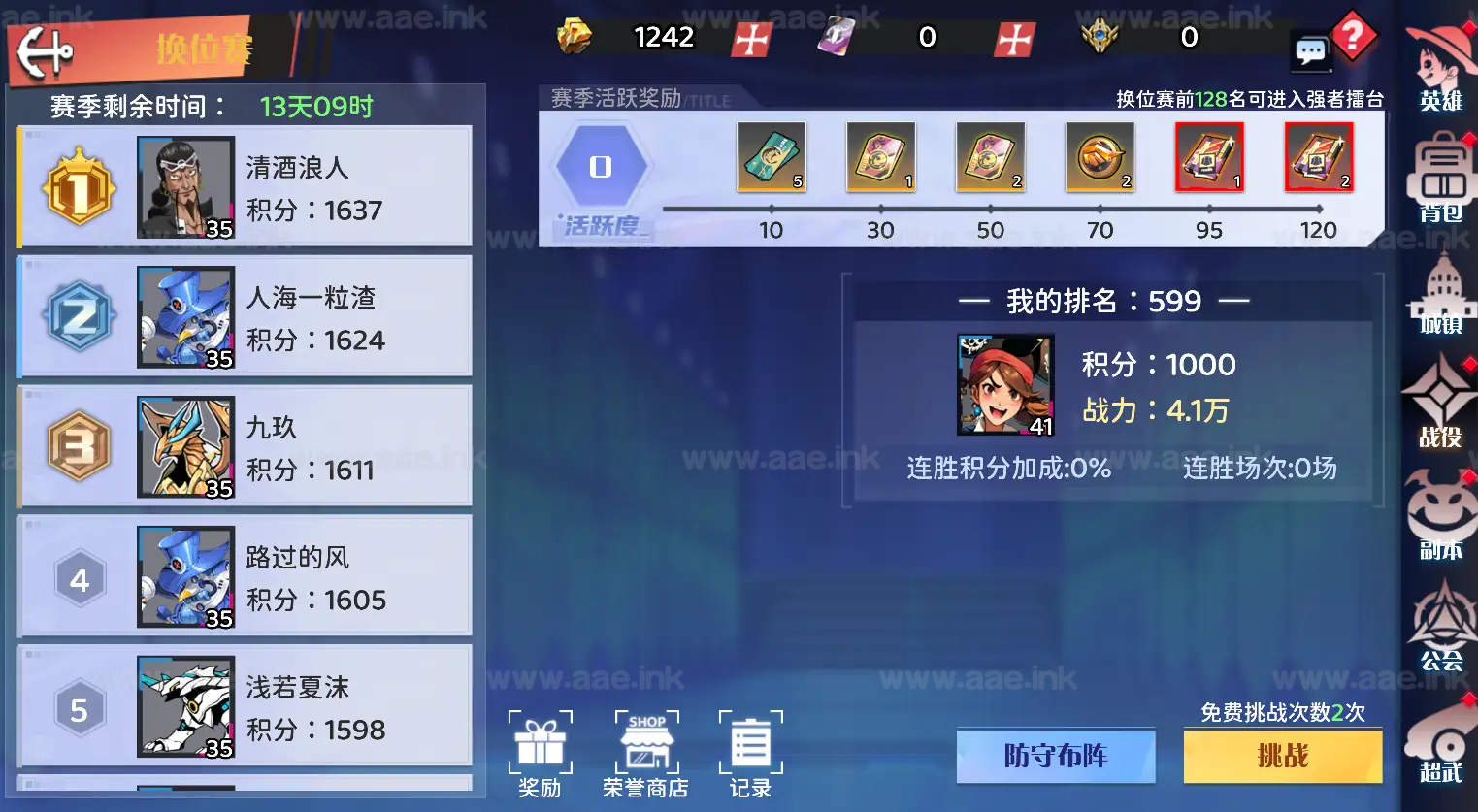
Task: Tap the plus beside the purple card currency
Action: [x=1014, y=39]
